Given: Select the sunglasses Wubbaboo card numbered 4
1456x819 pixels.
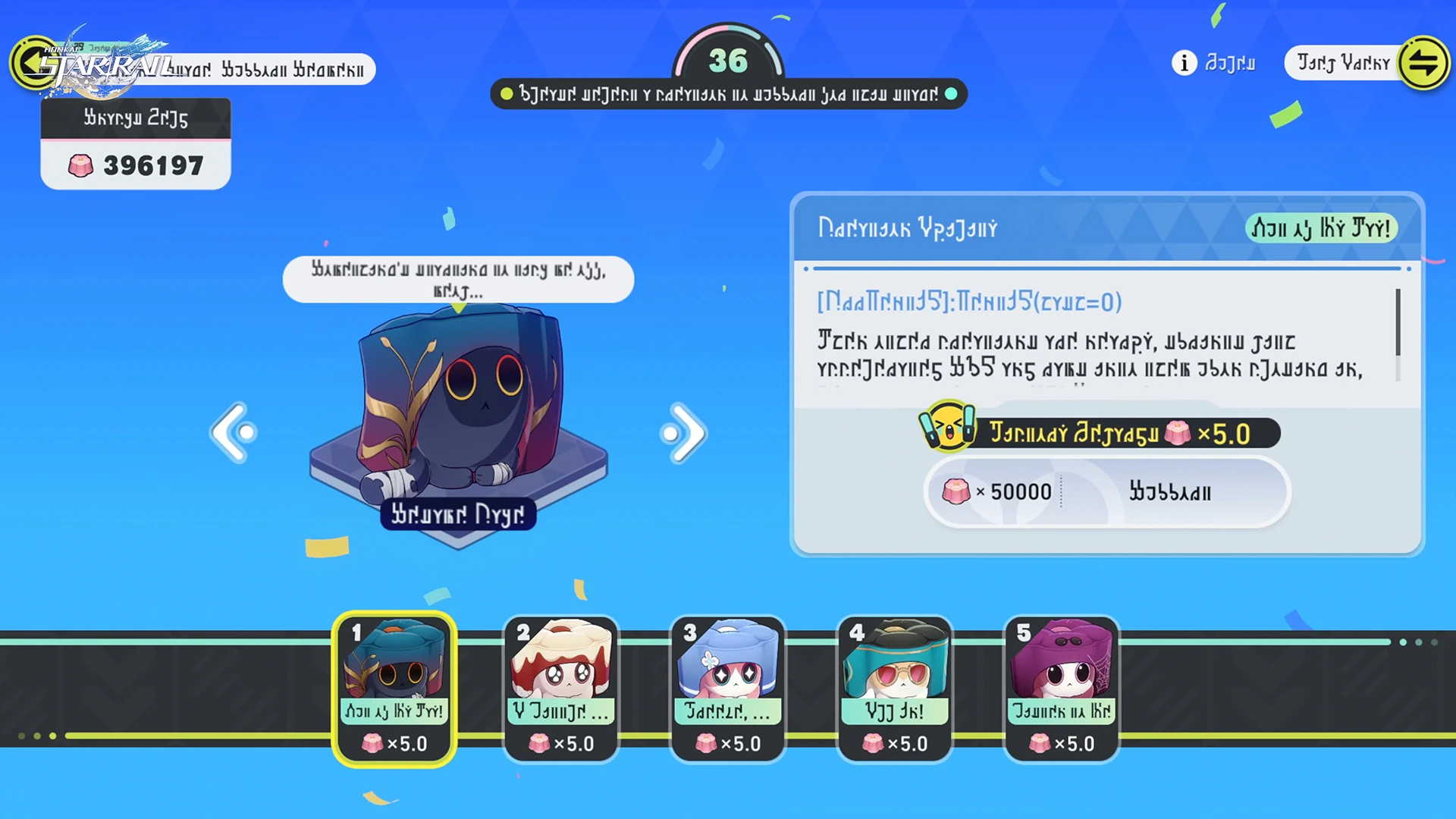Looking at the screenshot, I should coord(895,686).
